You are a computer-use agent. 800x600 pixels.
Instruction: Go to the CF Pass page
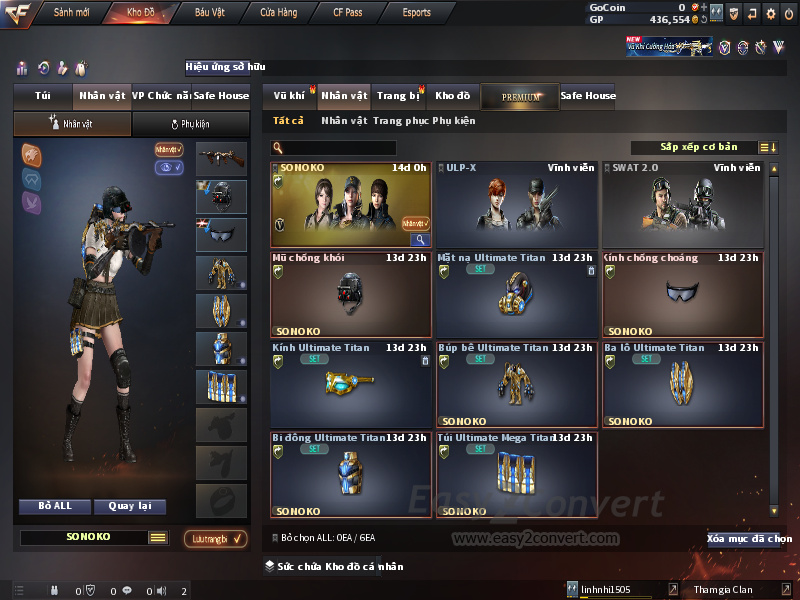[349, 13]
